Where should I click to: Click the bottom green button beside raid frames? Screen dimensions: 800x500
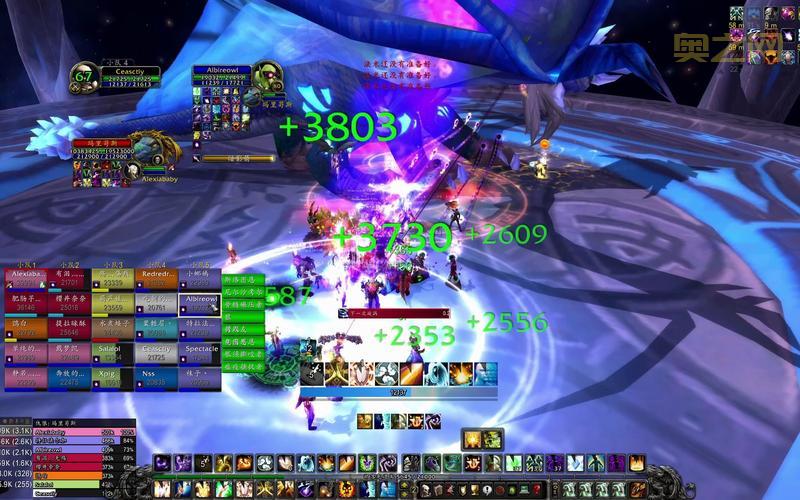[x=244, y=367]
